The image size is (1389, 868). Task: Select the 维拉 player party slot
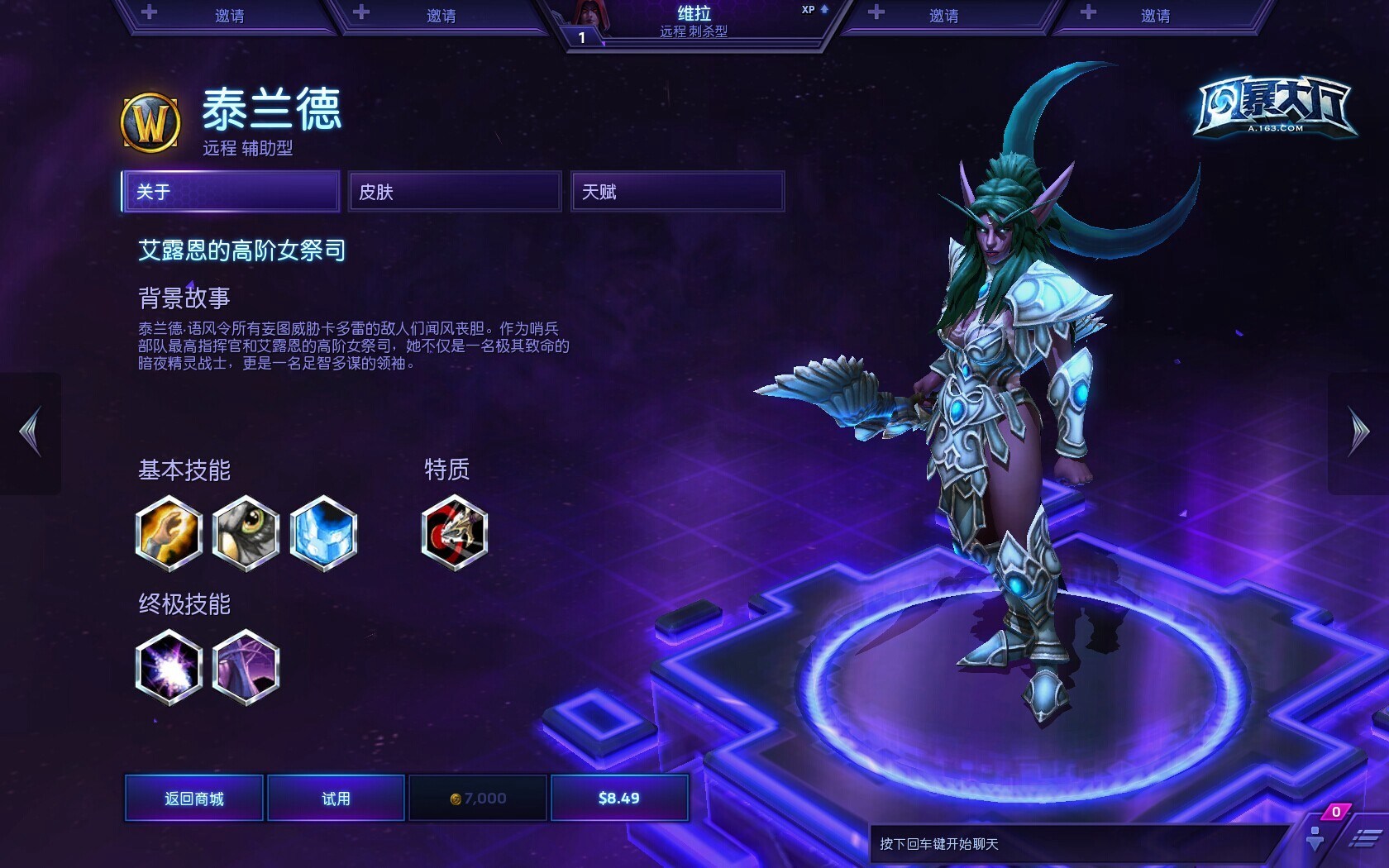694,22
